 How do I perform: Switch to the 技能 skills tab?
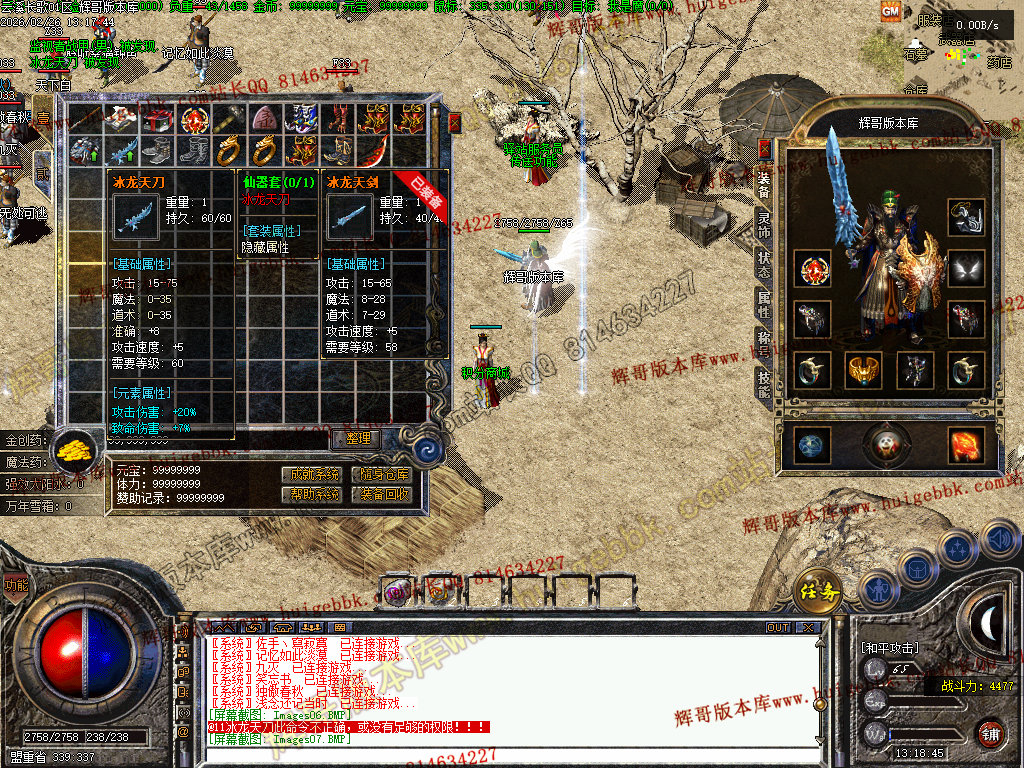pyautogui.click(x=764, y=382)
